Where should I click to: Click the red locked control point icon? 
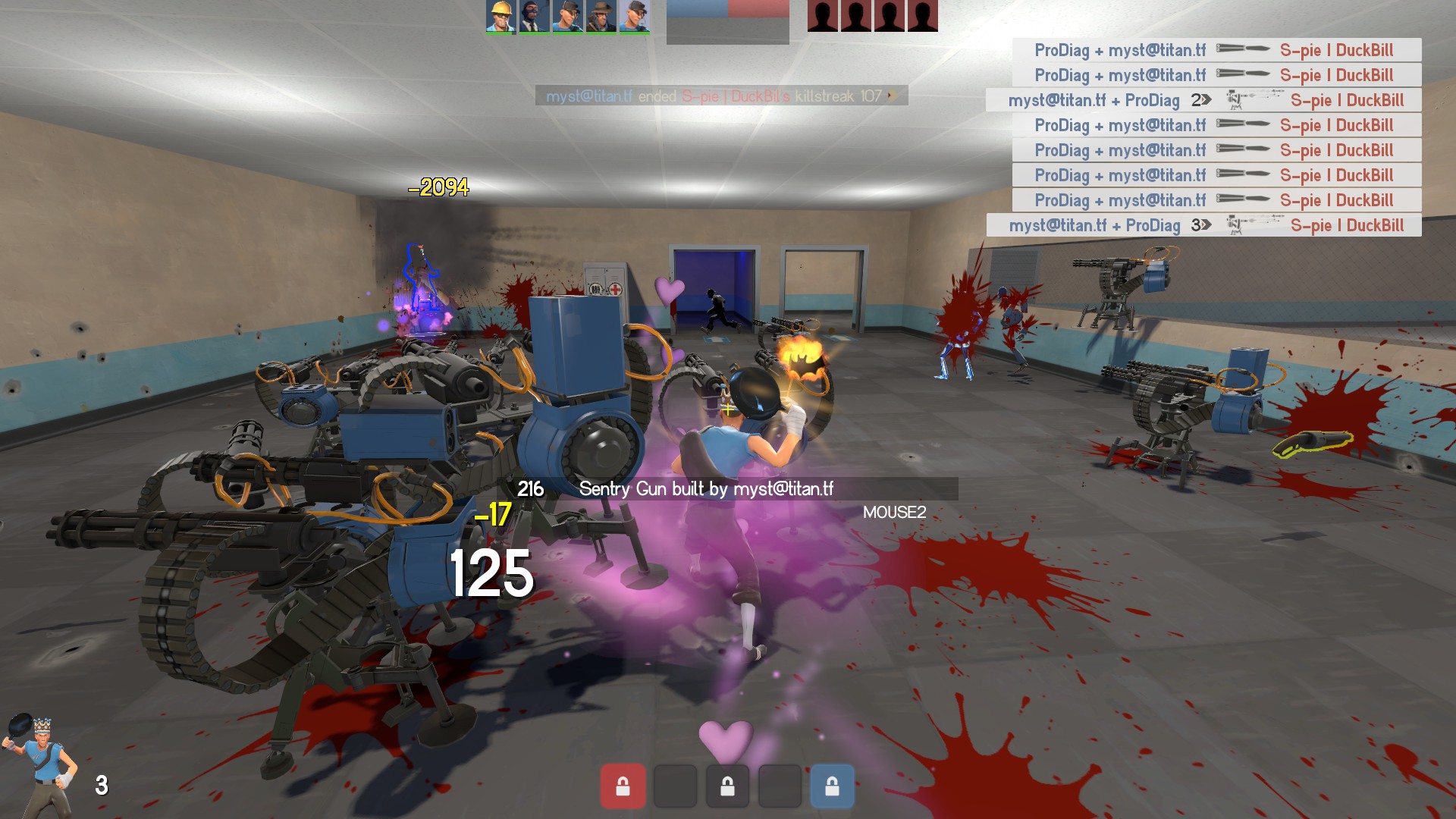tap(623, 786)
